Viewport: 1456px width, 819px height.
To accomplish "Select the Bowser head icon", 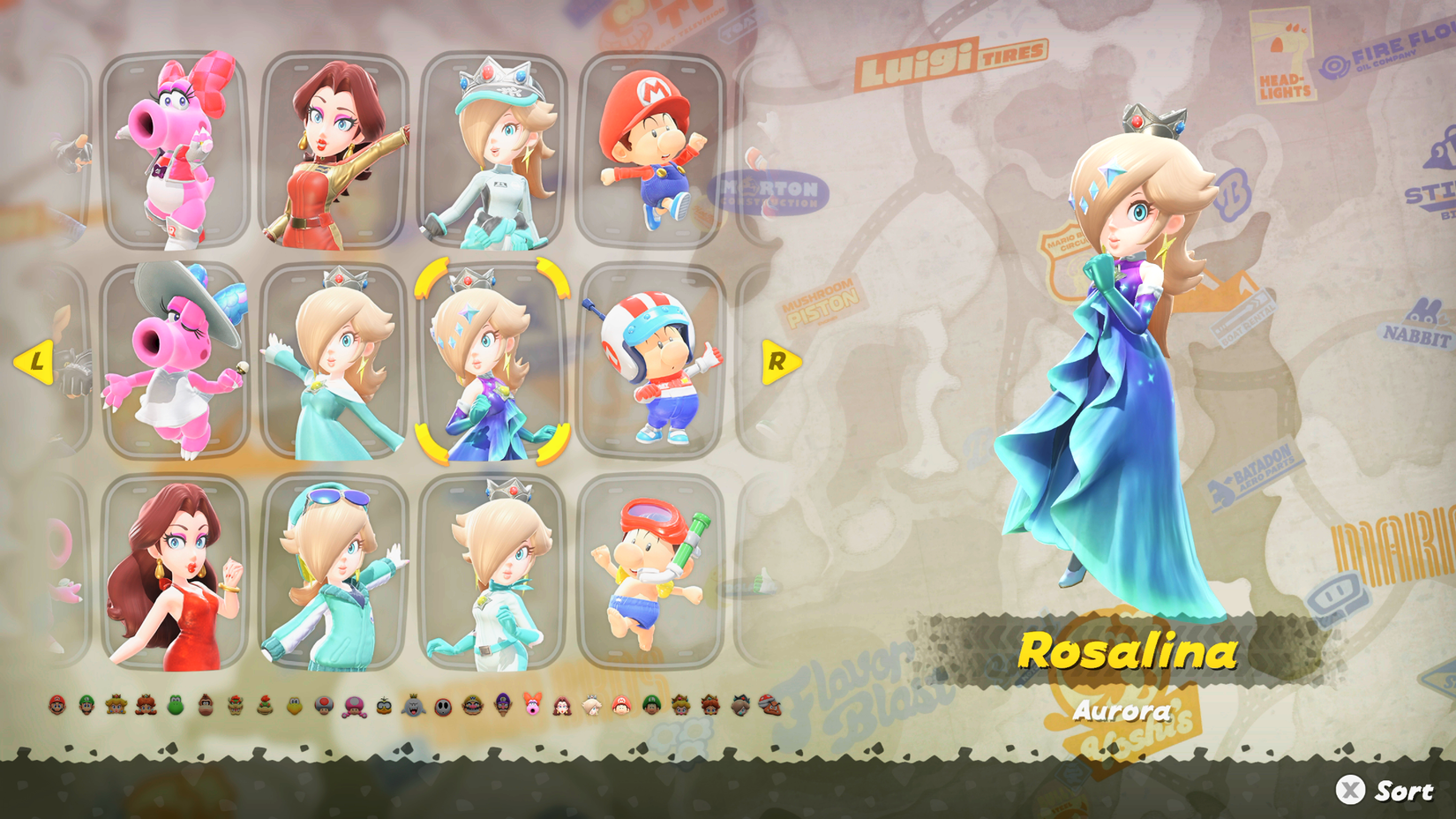I will (x=233, y=706).
